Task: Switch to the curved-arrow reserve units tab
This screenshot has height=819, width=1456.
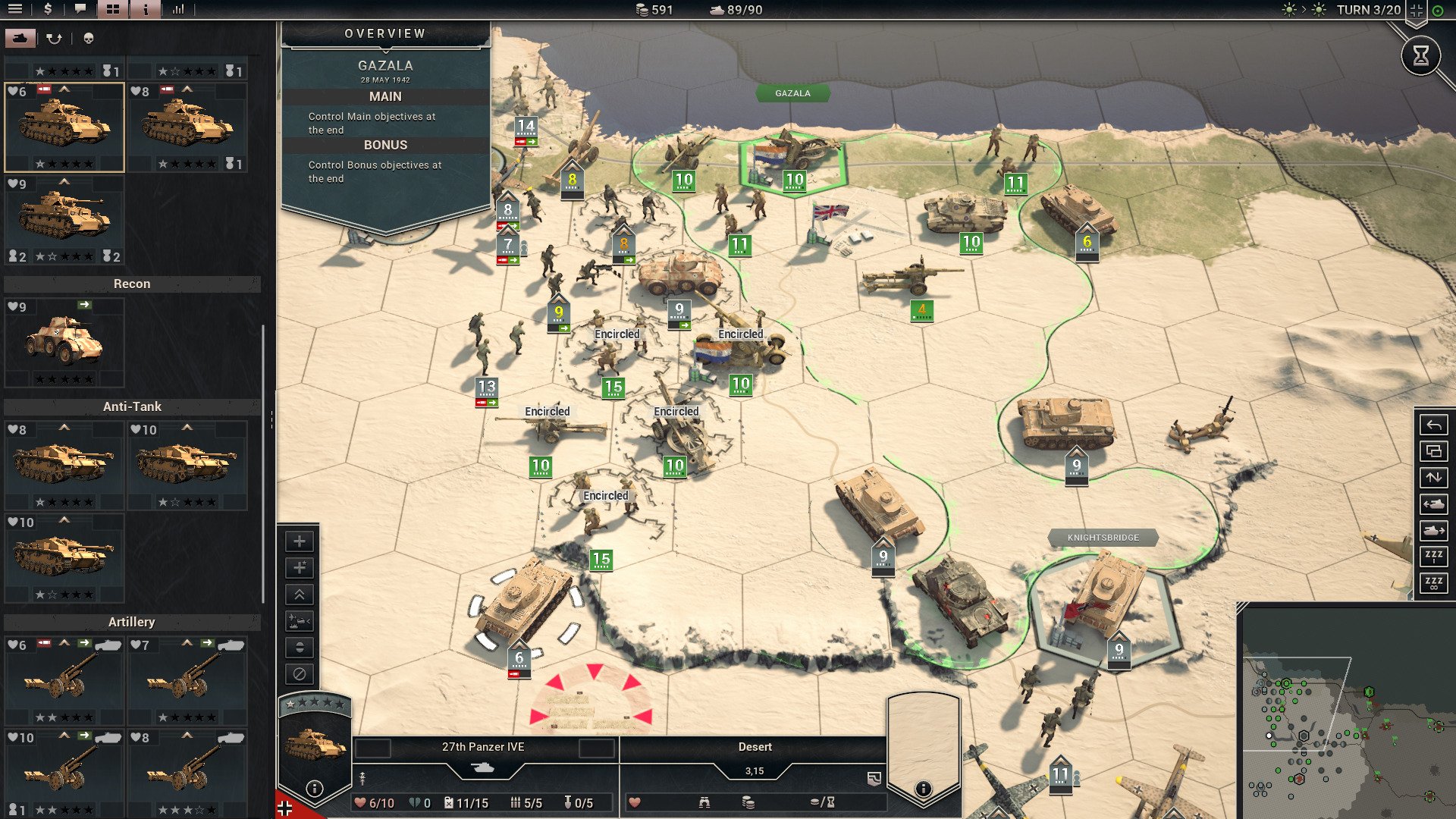Action: click(x=54, y=38)
